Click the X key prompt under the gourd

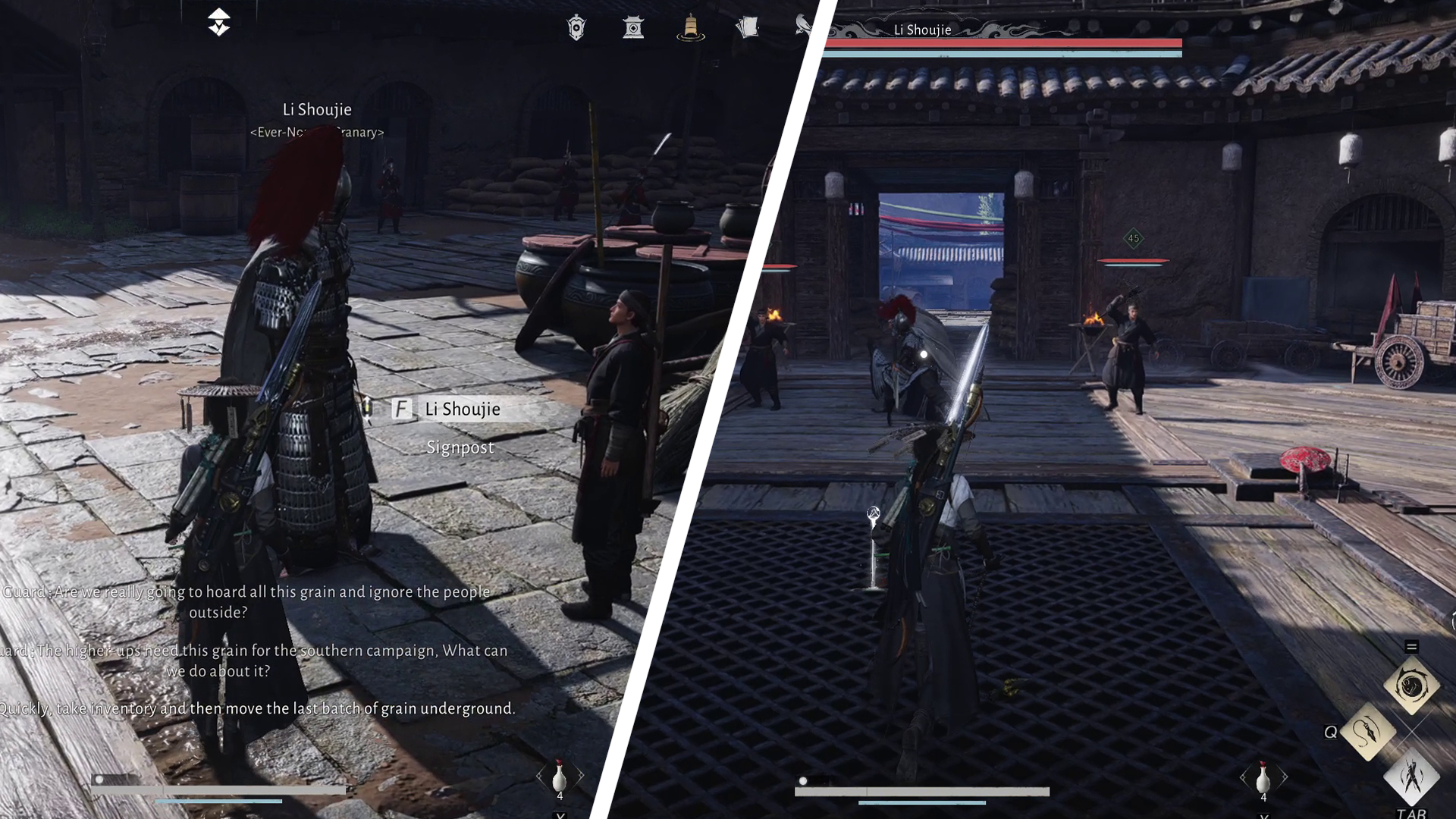pos(559,815)
